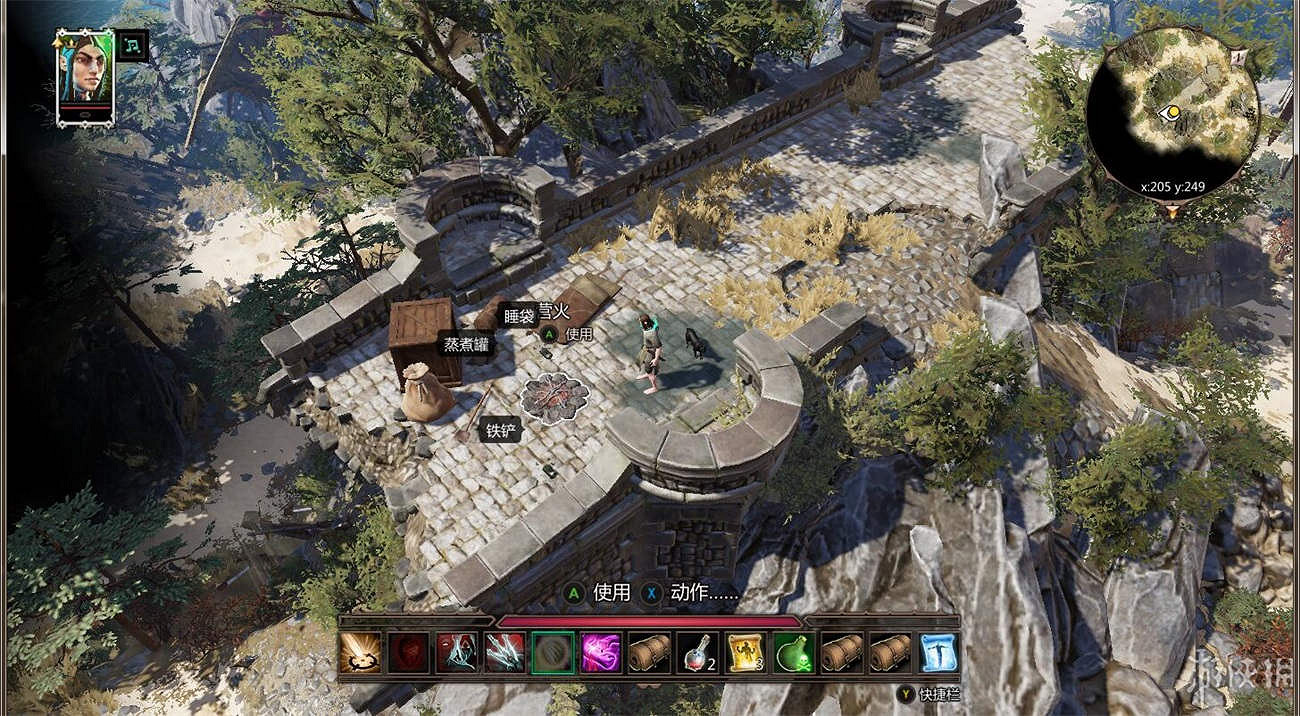
Task: Activate the blue scroll in hotbar
Action: coord(938,652)
